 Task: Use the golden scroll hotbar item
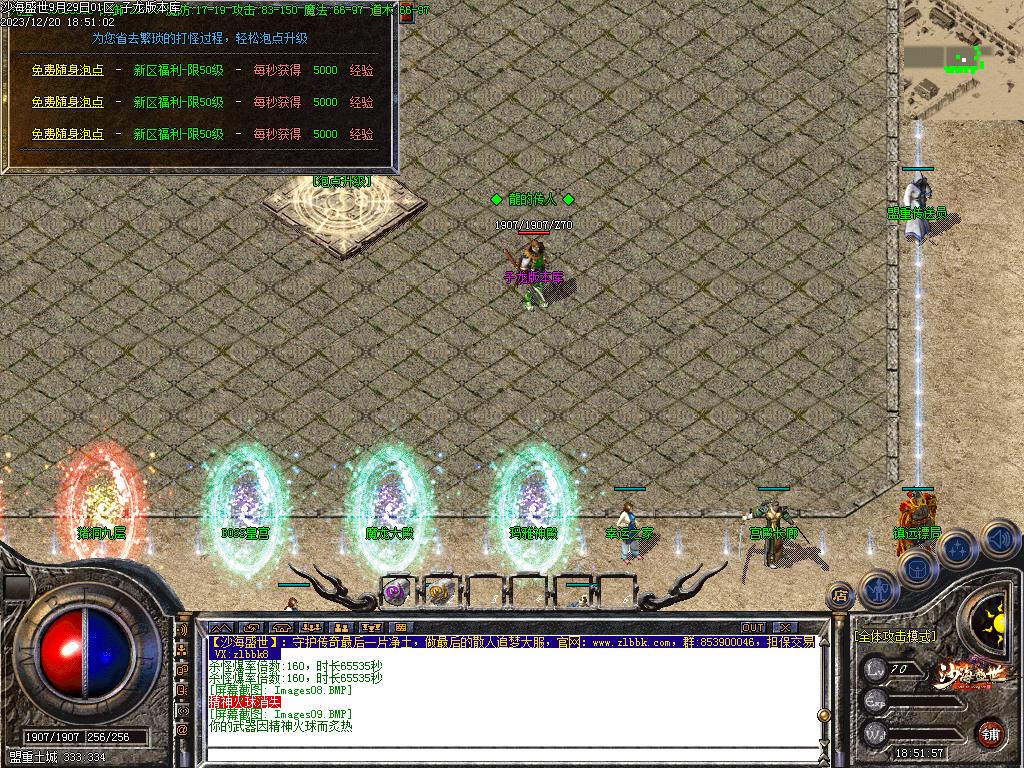[x=437, y=592]
